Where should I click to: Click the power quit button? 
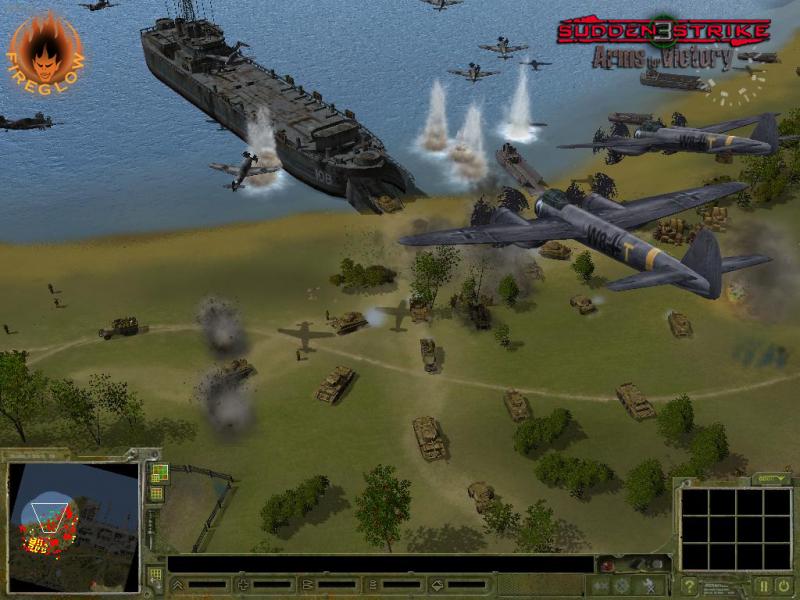[x=783, y=586]
